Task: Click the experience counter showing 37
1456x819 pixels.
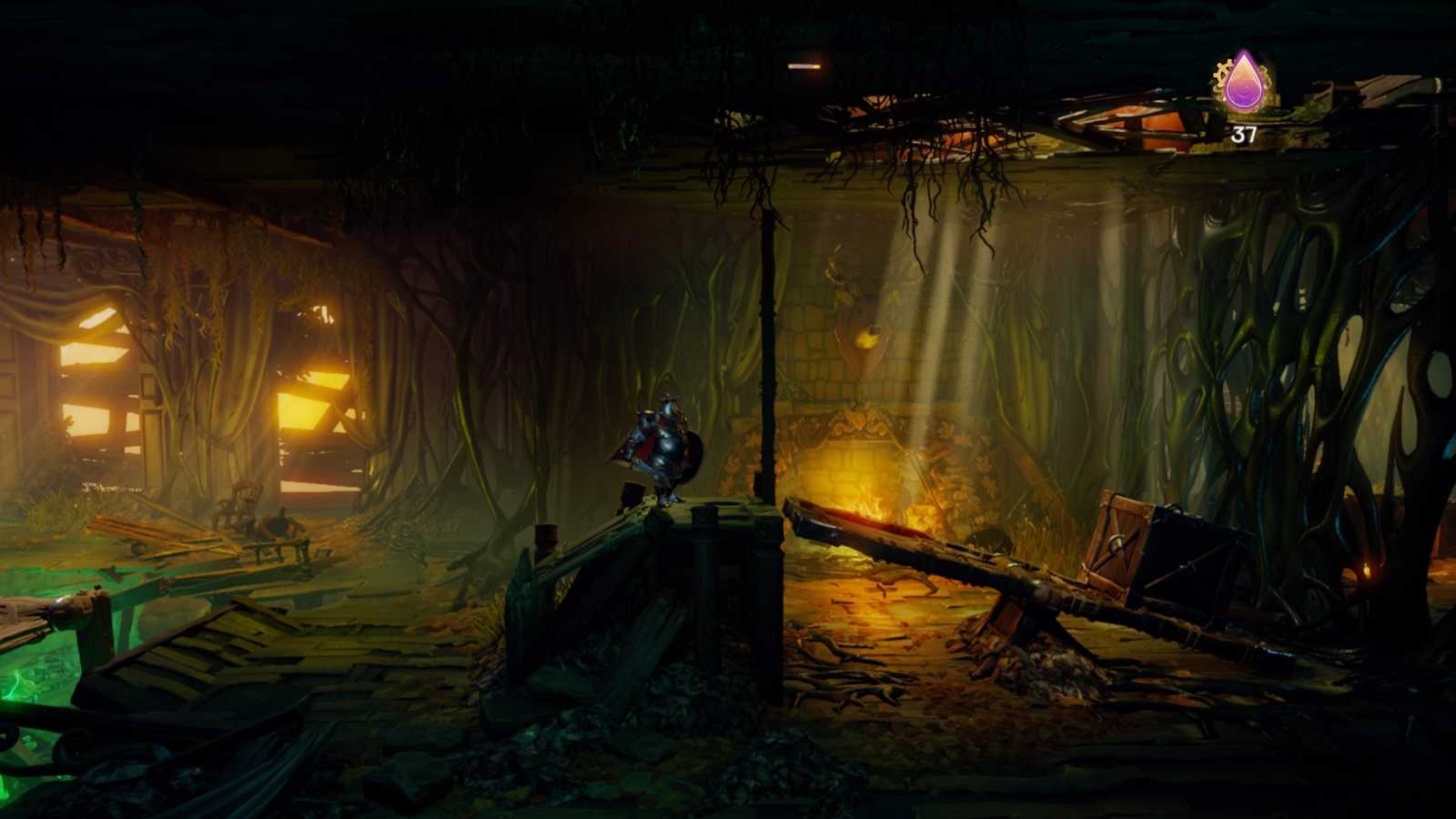Action: pos(1243,133)
